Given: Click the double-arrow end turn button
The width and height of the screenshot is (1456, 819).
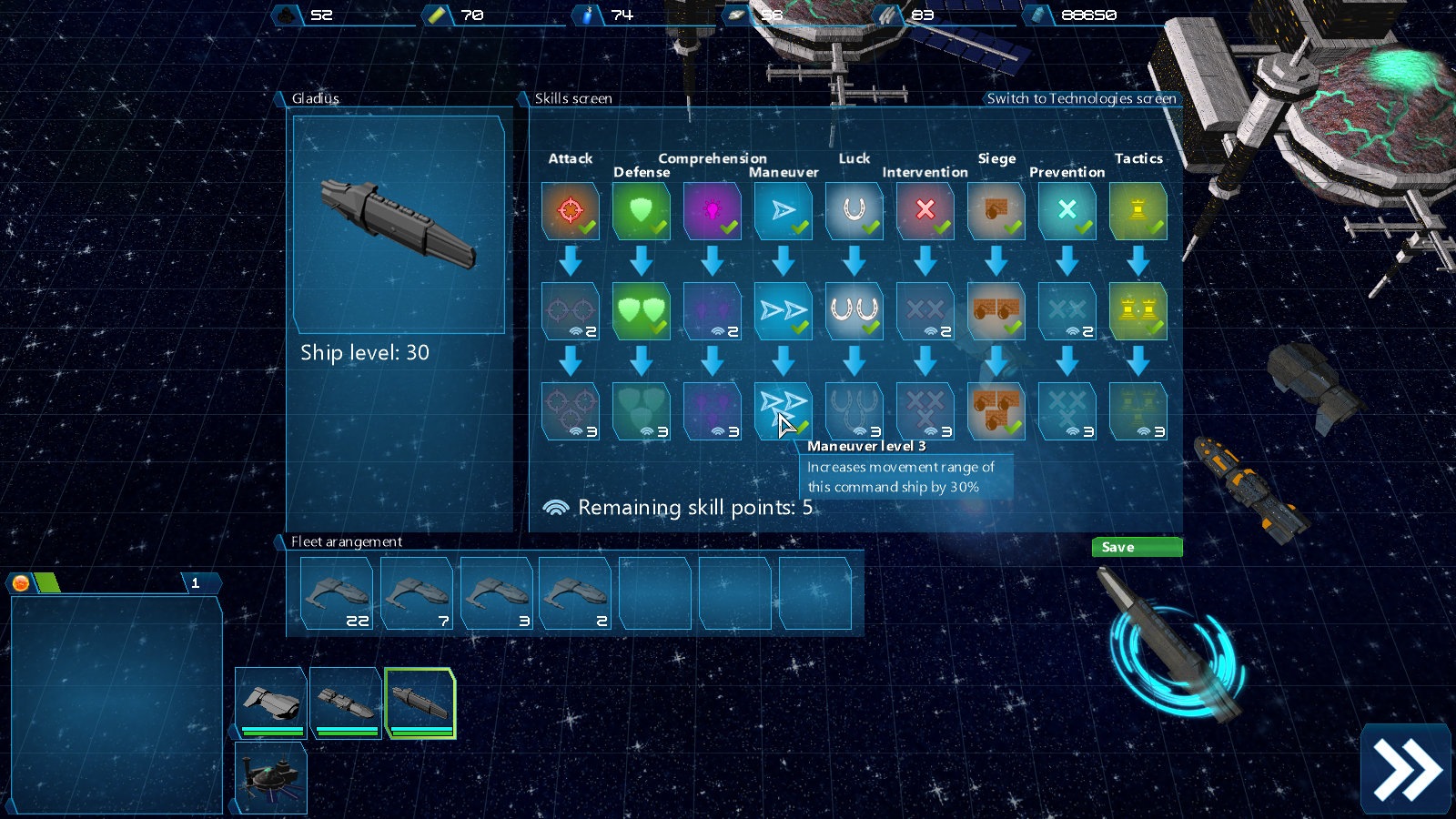Looking at the screenshot, I should click(1406, 770).
